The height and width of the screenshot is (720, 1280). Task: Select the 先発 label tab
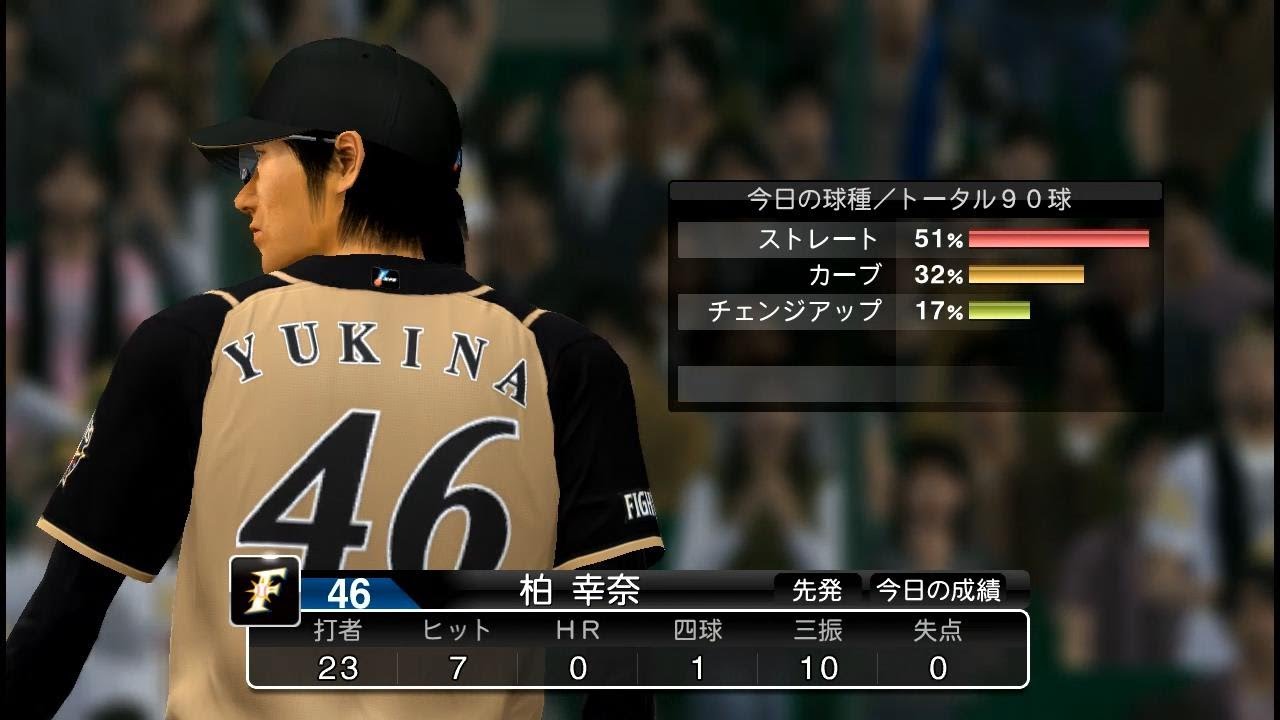(817, 591)
